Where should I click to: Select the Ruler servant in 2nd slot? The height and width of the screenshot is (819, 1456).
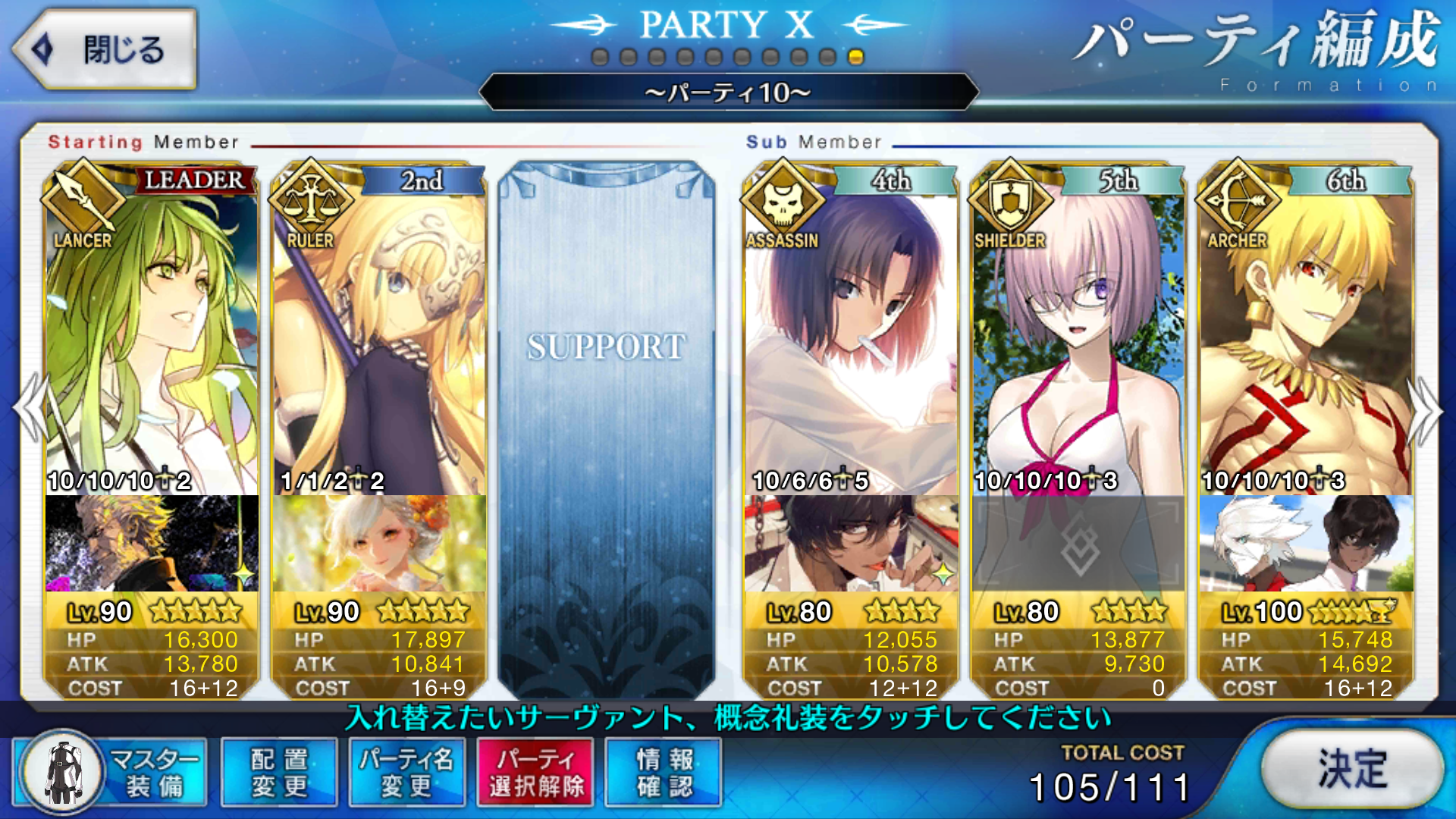pyautogui.click(x=379, y=341)
